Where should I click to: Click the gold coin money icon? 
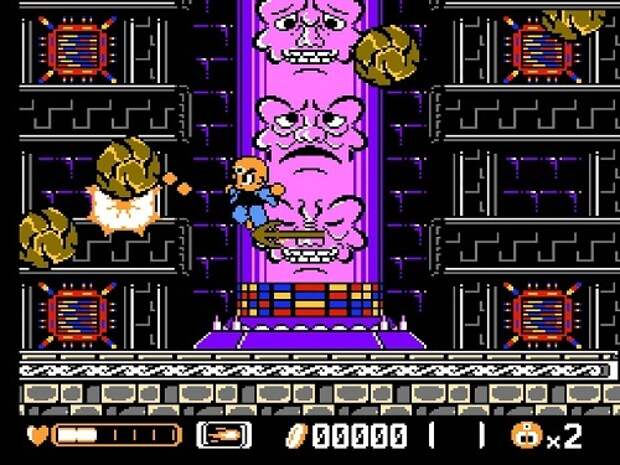298,436
